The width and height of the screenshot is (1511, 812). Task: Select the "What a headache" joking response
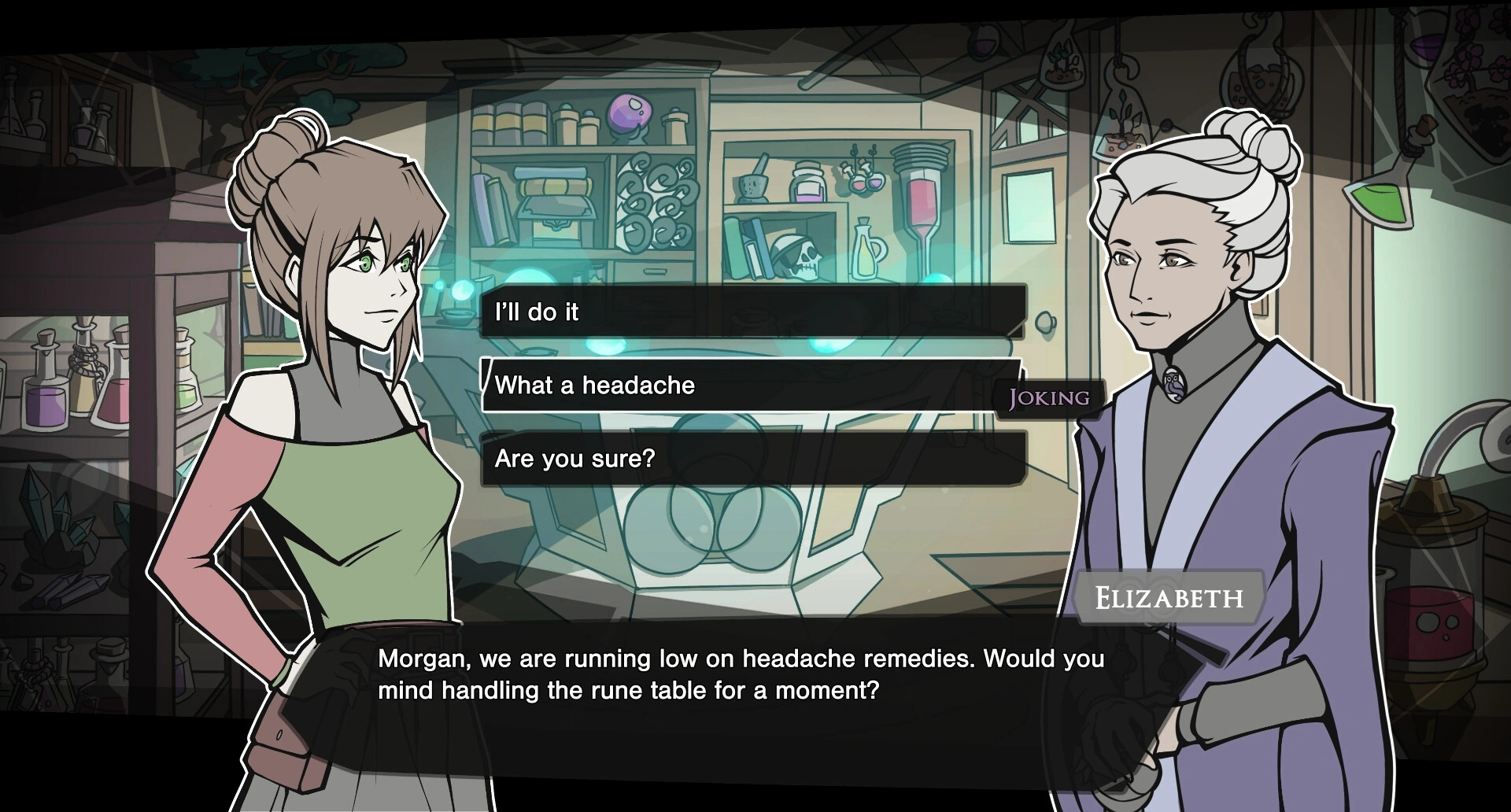pos(752,386)
